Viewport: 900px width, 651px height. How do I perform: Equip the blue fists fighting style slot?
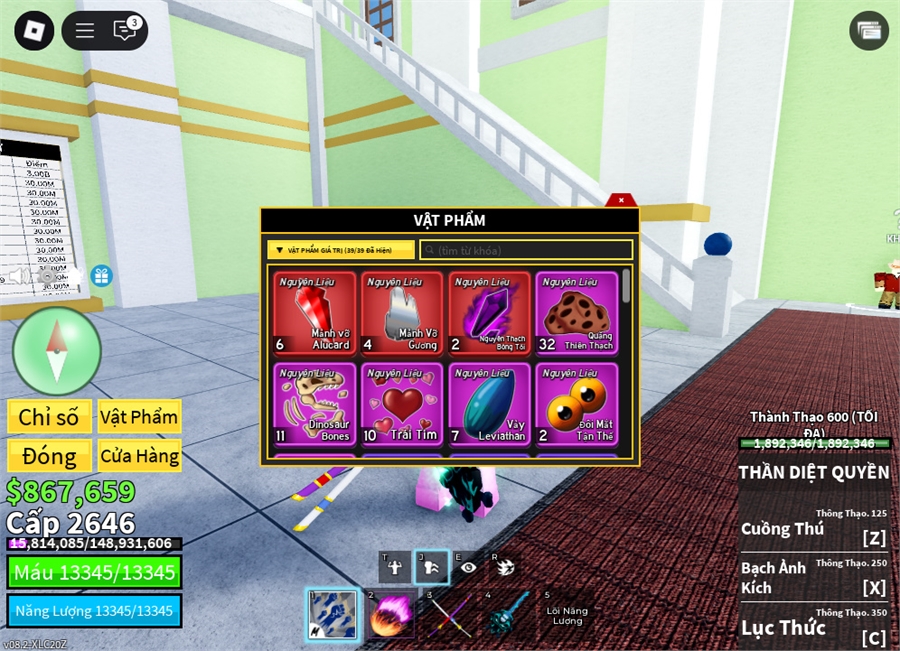332,613
